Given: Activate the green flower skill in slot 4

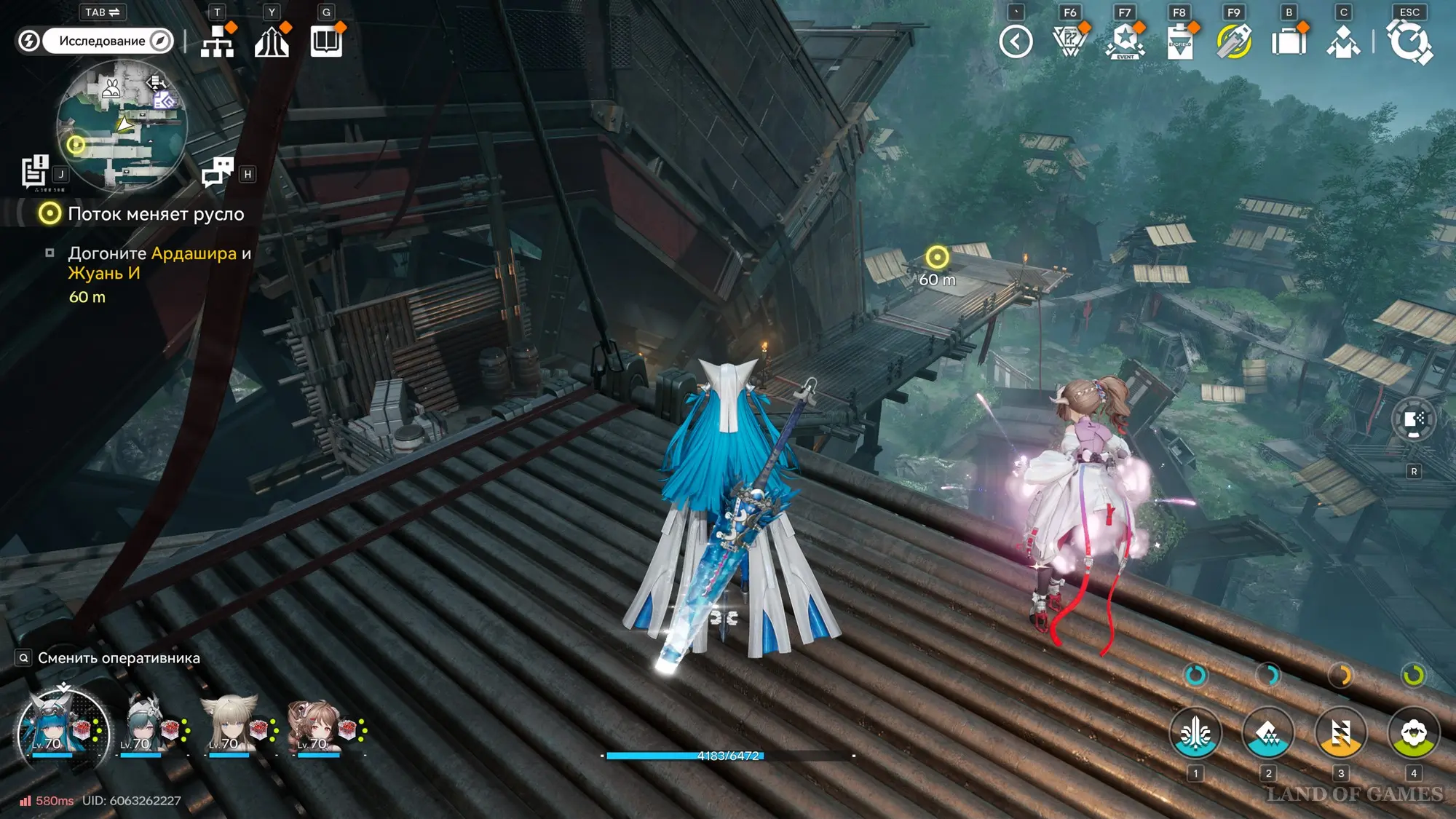Looking at the screenshot, I should tap(1413, 732).
